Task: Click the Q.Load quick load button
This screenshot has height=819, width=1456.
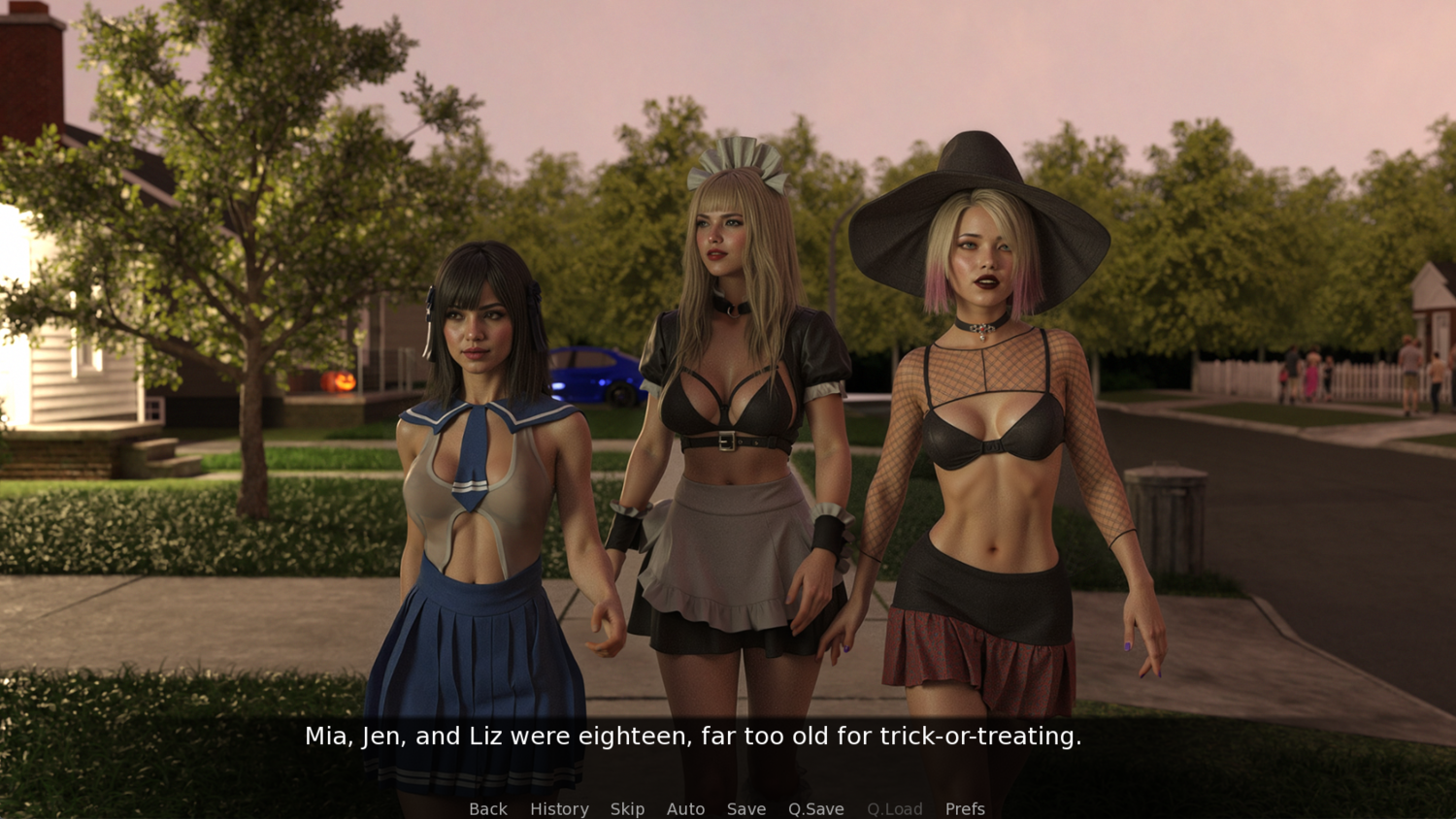Action: pyautogui.click(x=894, y=808)
